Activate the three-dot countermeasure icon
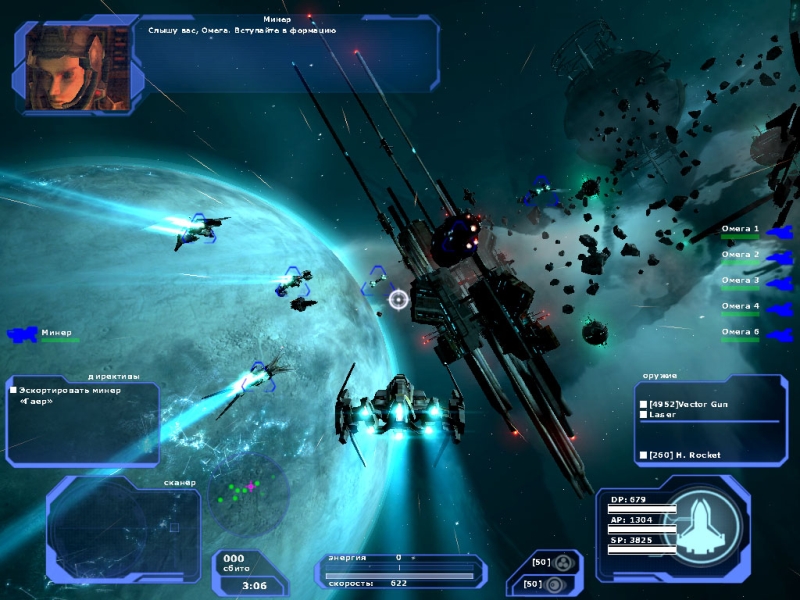 pyautogui.click(x=563, y=563)
